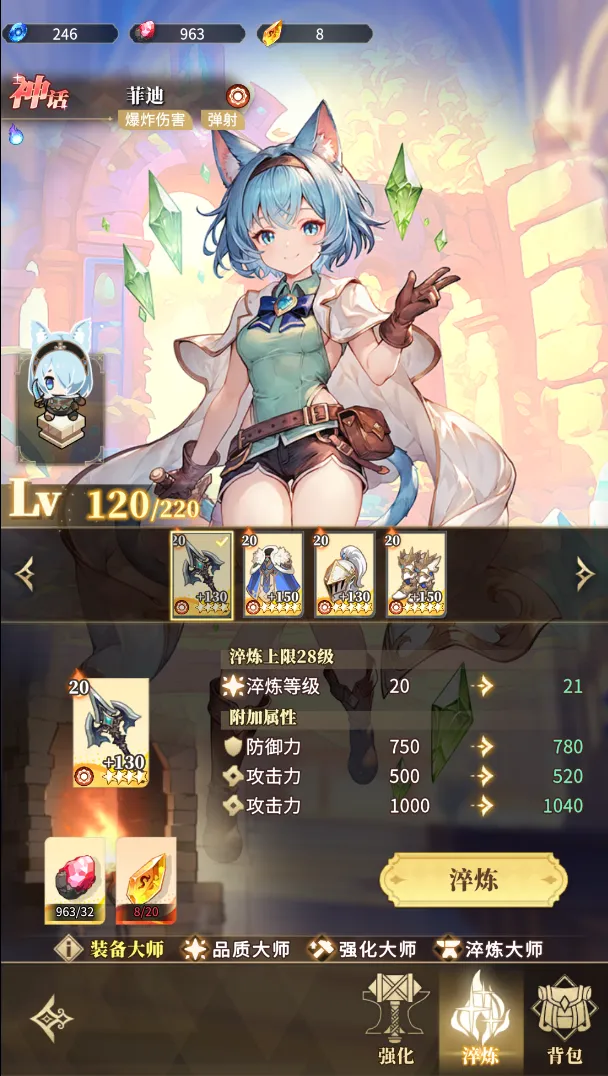Go back using the bottom-left diamond button

point(51,1018)
